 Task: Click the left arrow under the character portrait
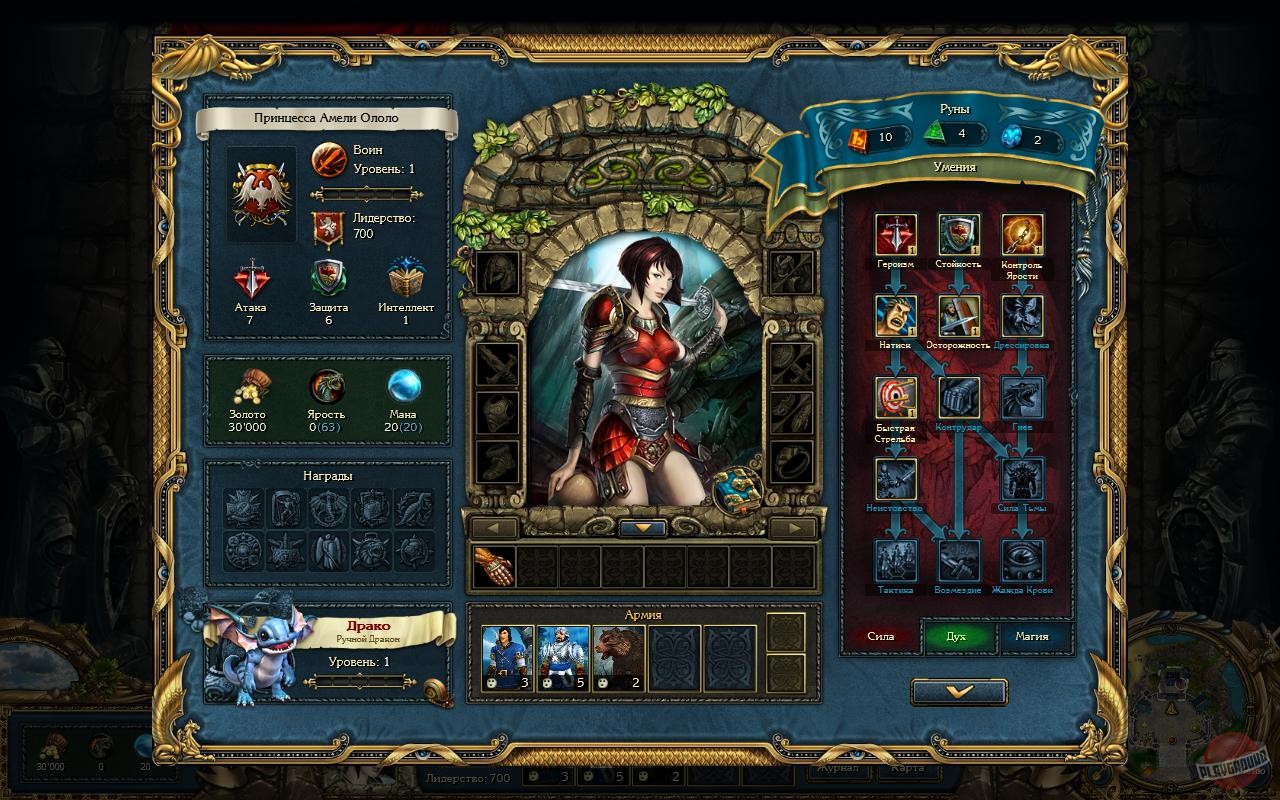coord(495,527)
